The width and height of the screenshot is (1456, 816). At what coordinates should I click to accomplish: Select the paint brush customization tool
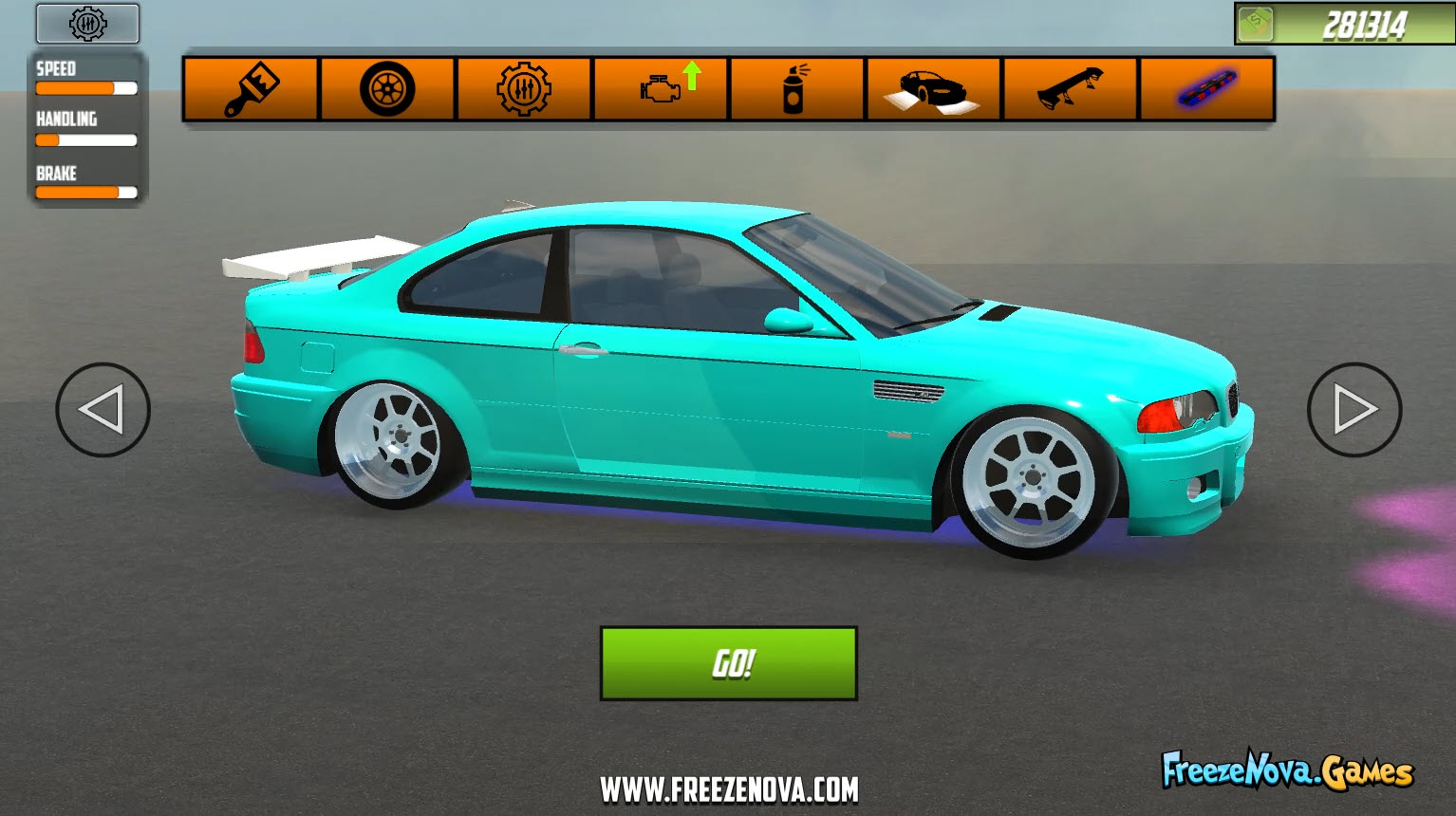(x=250, y=88)
